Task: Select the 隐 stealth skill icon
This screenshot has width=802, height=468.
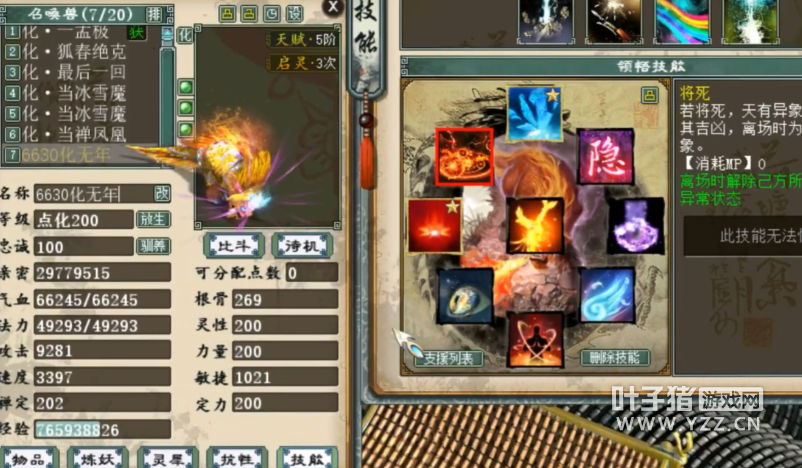Action: click(605, 156)
